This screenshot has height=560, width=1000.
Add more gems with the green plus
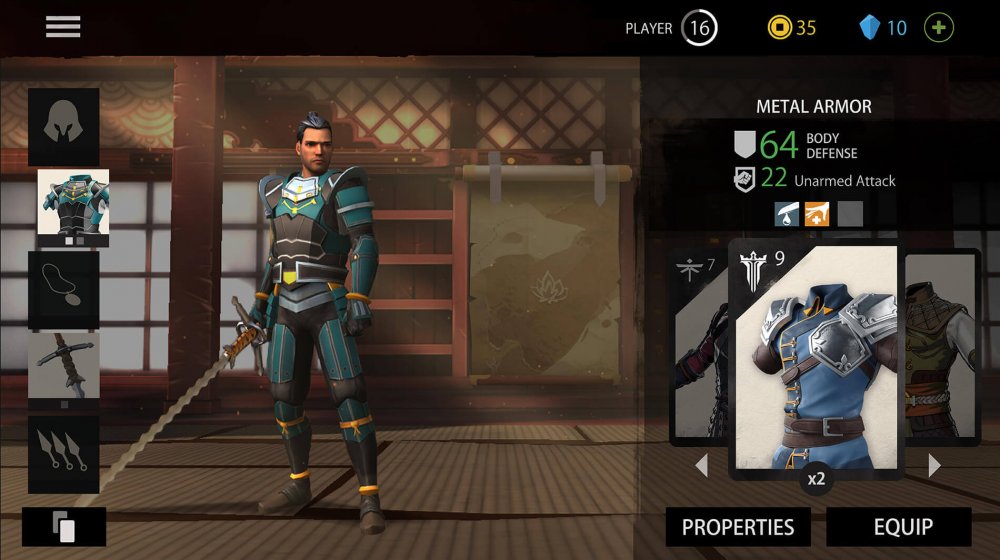(939, 27)
